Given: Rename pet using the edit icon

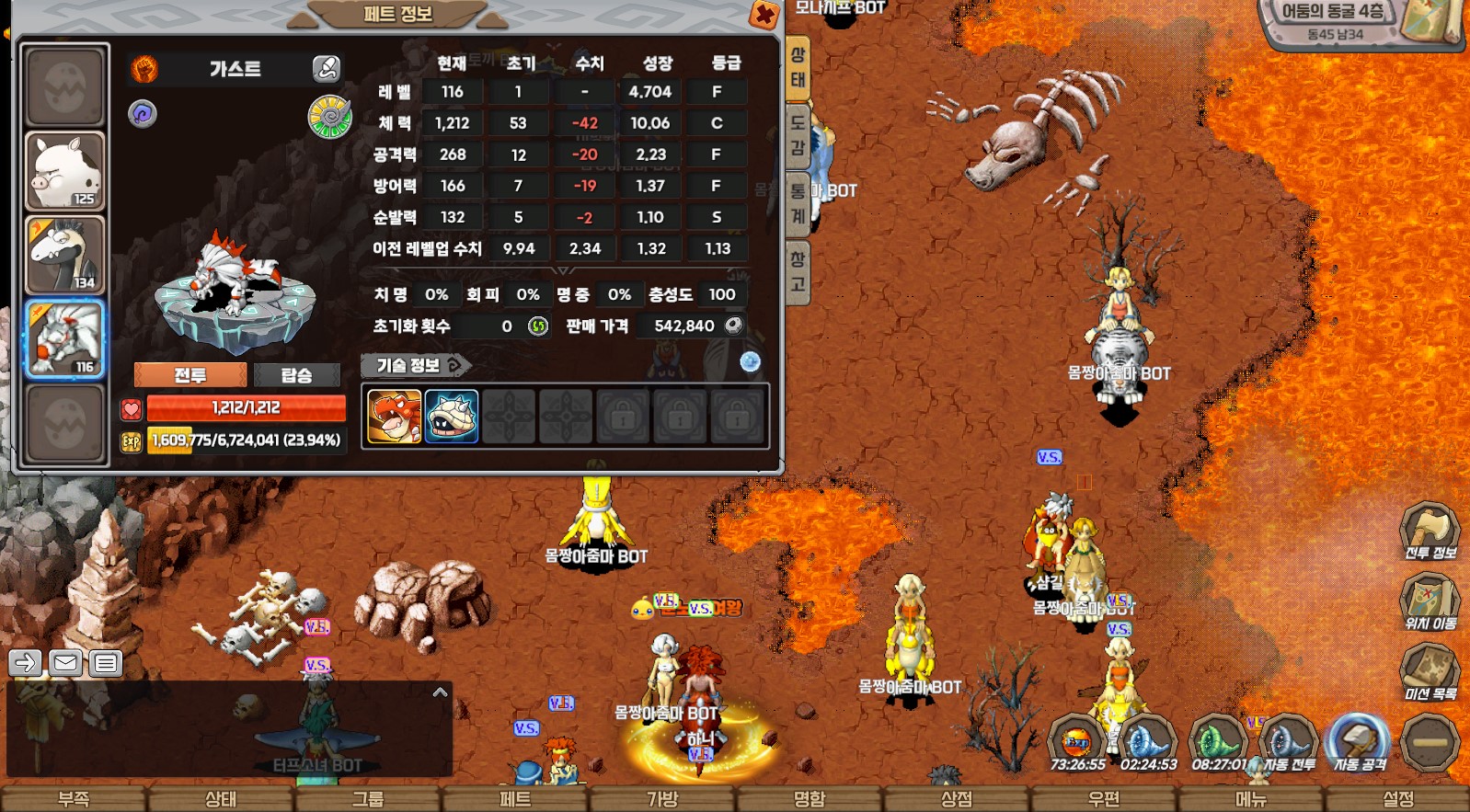Looking at the screenshot, I should [326, 68].
